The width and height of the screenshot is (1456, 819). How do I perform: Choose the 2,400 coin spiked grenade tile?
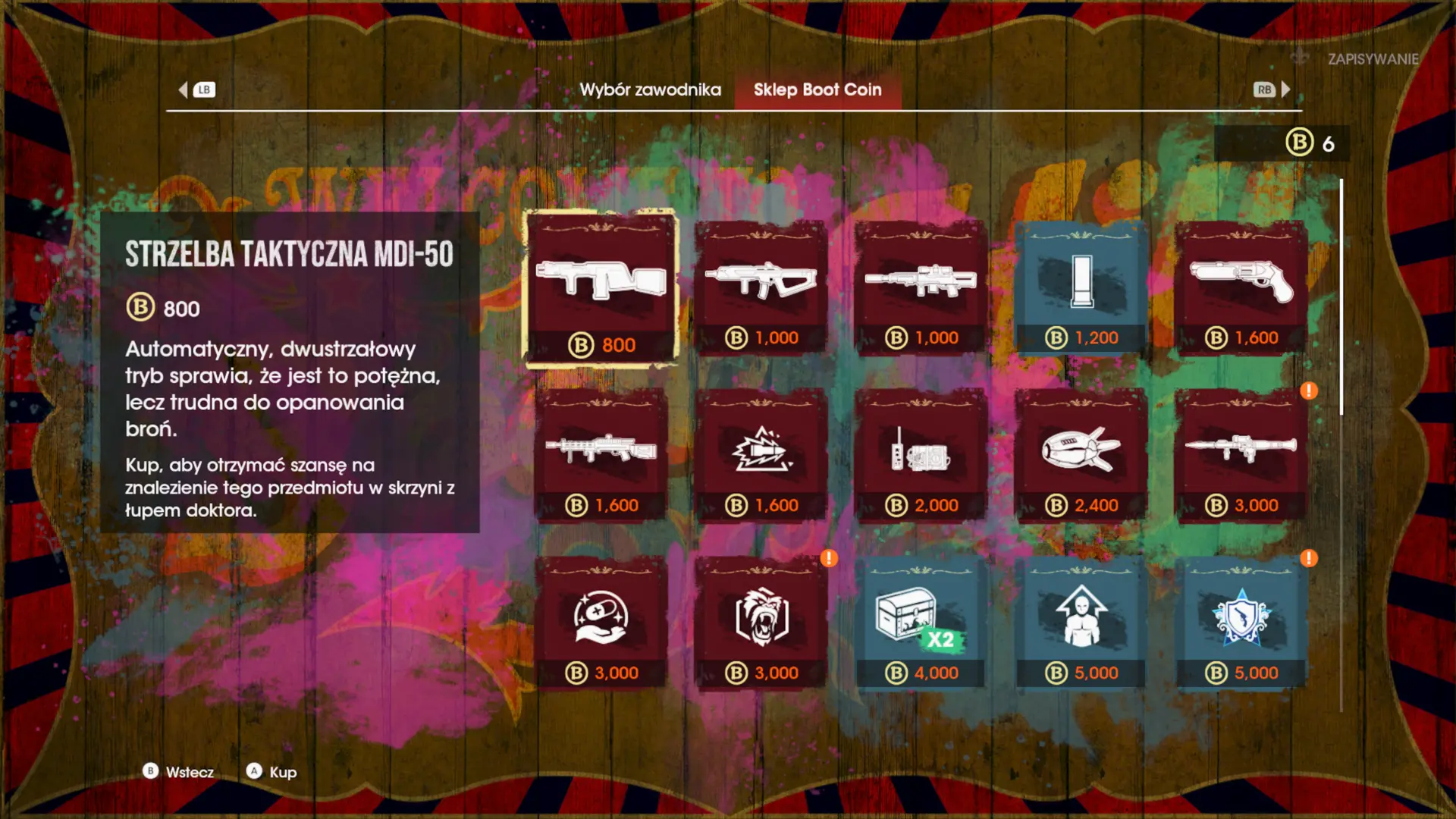[1081, 455]
